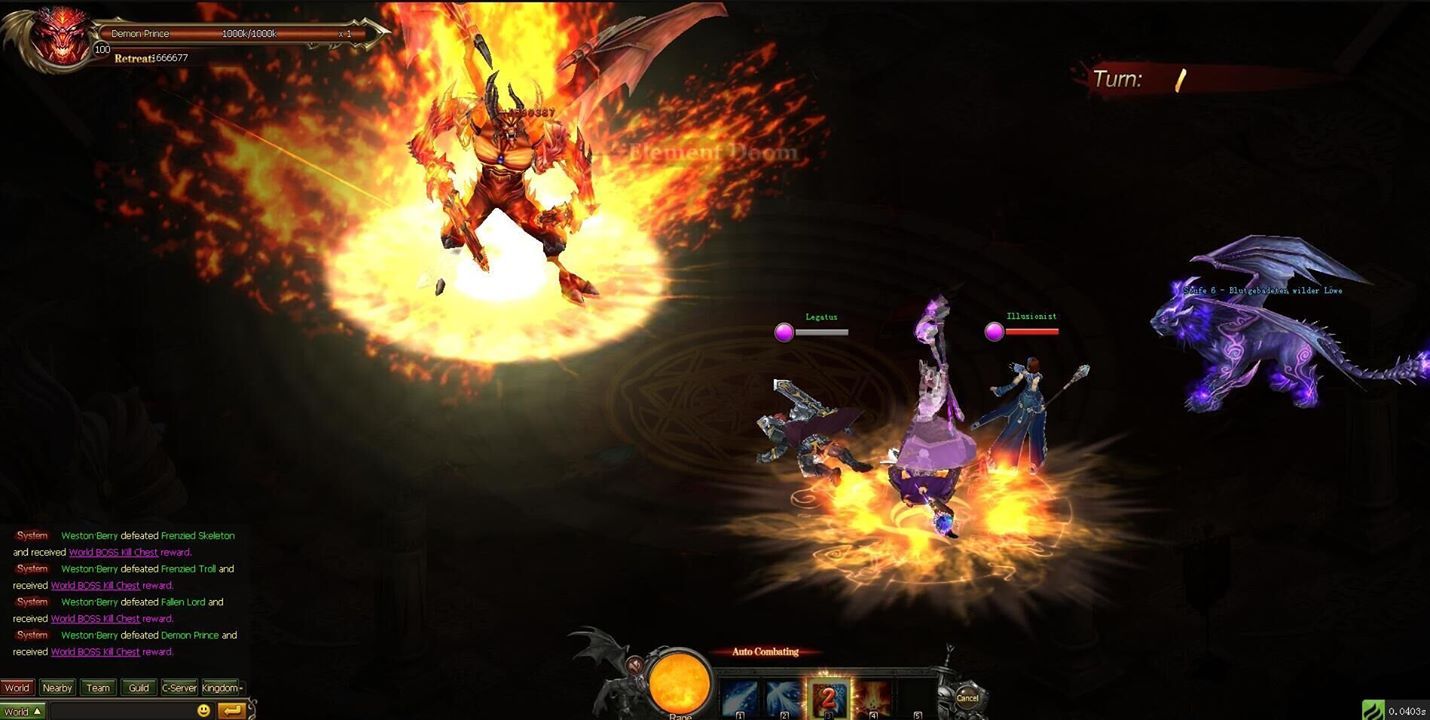1430x720 pixels.
Task: Open the emoji picker in the chat bar
Action: [x=204, y=711]
